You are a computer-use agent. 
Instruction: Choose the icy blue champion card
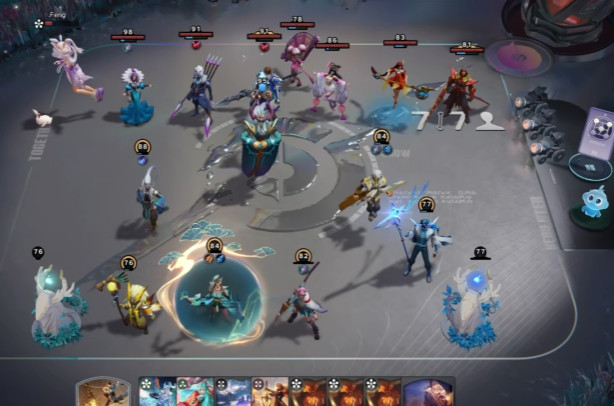pyautogui.click(x=158, y=392)
